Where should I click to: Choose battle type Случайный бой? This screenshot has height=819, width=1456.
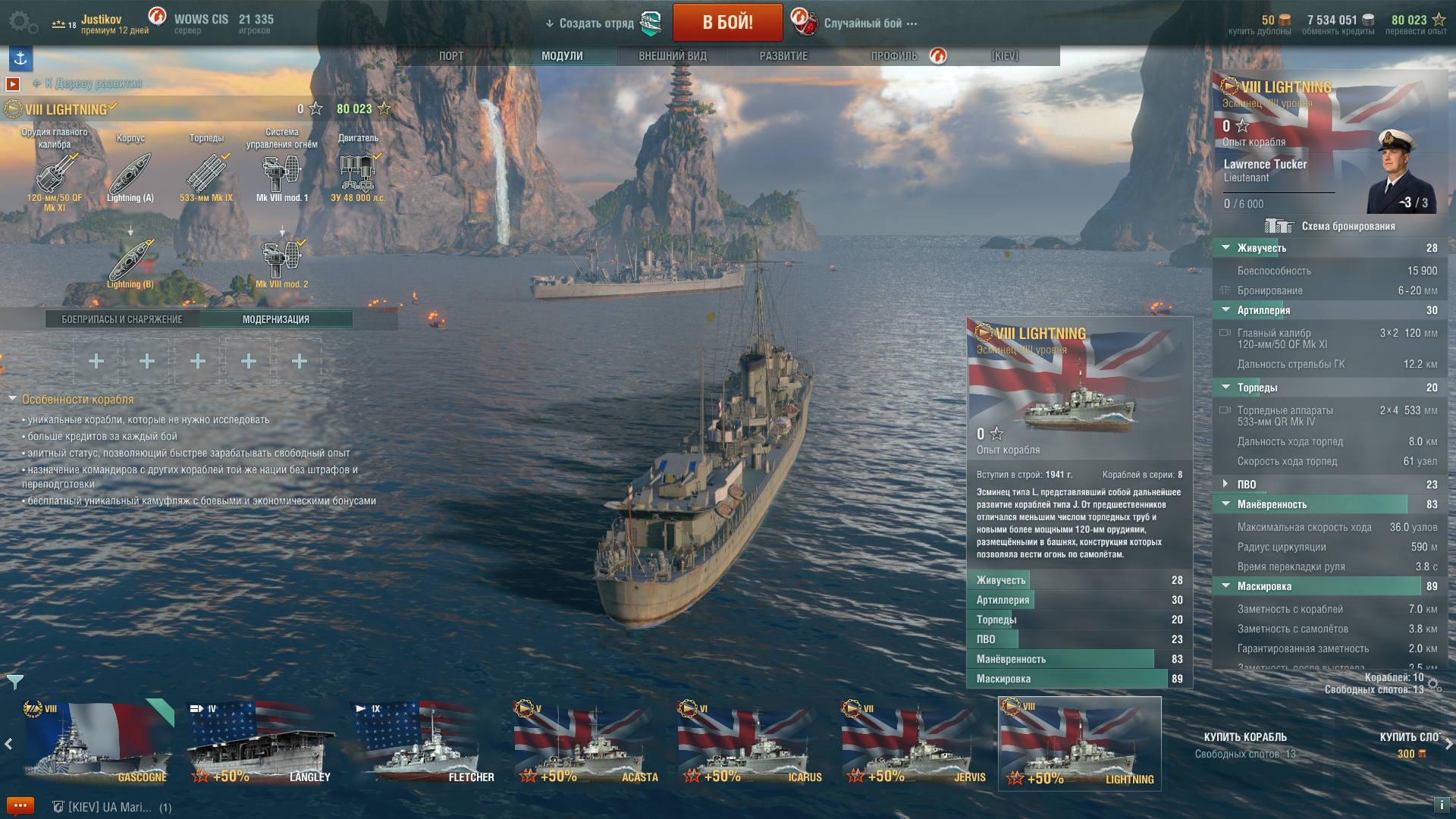tap(863, 24)
